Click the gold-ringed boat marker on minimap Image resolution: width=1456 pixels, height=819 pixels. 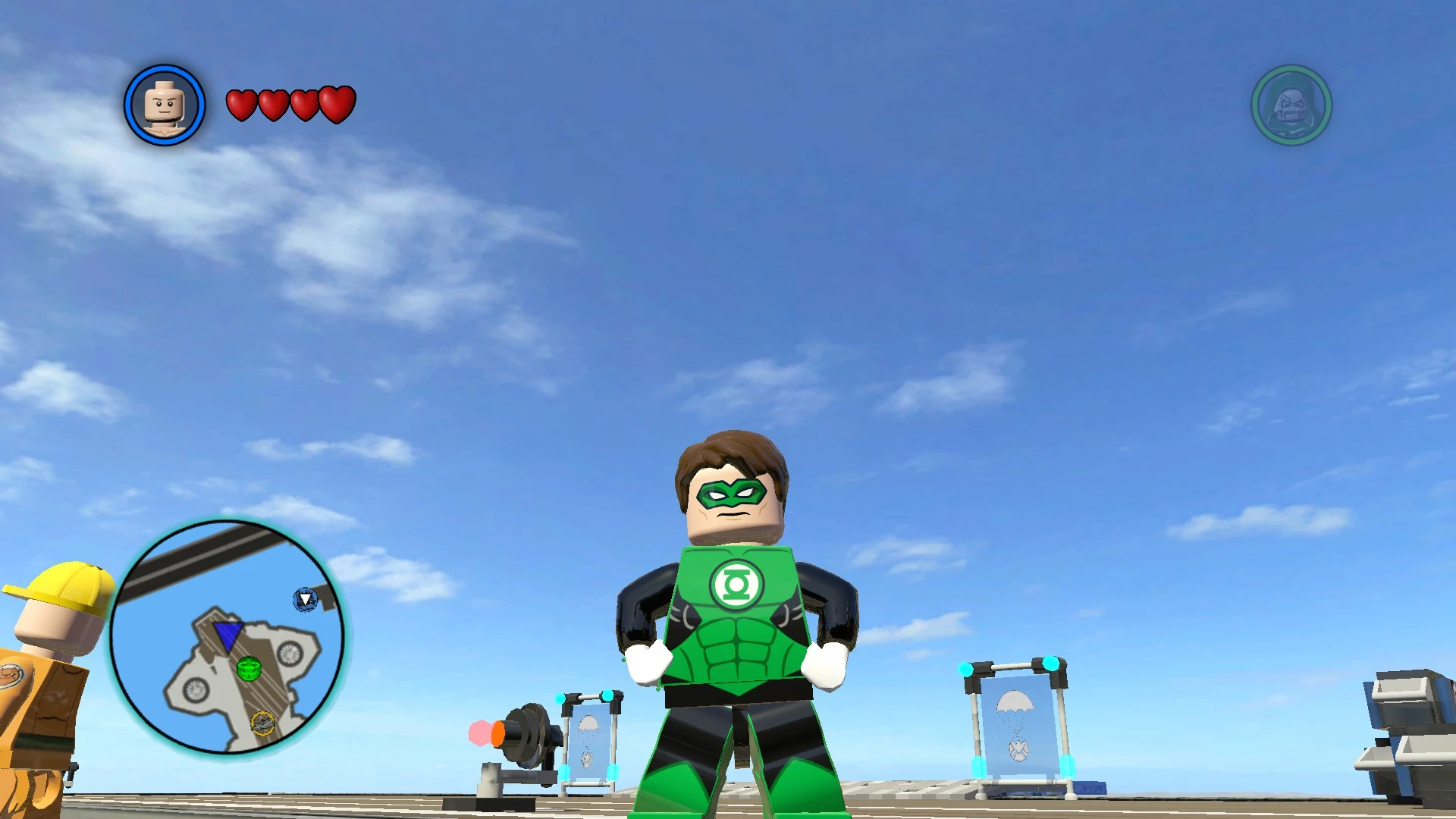263,723
